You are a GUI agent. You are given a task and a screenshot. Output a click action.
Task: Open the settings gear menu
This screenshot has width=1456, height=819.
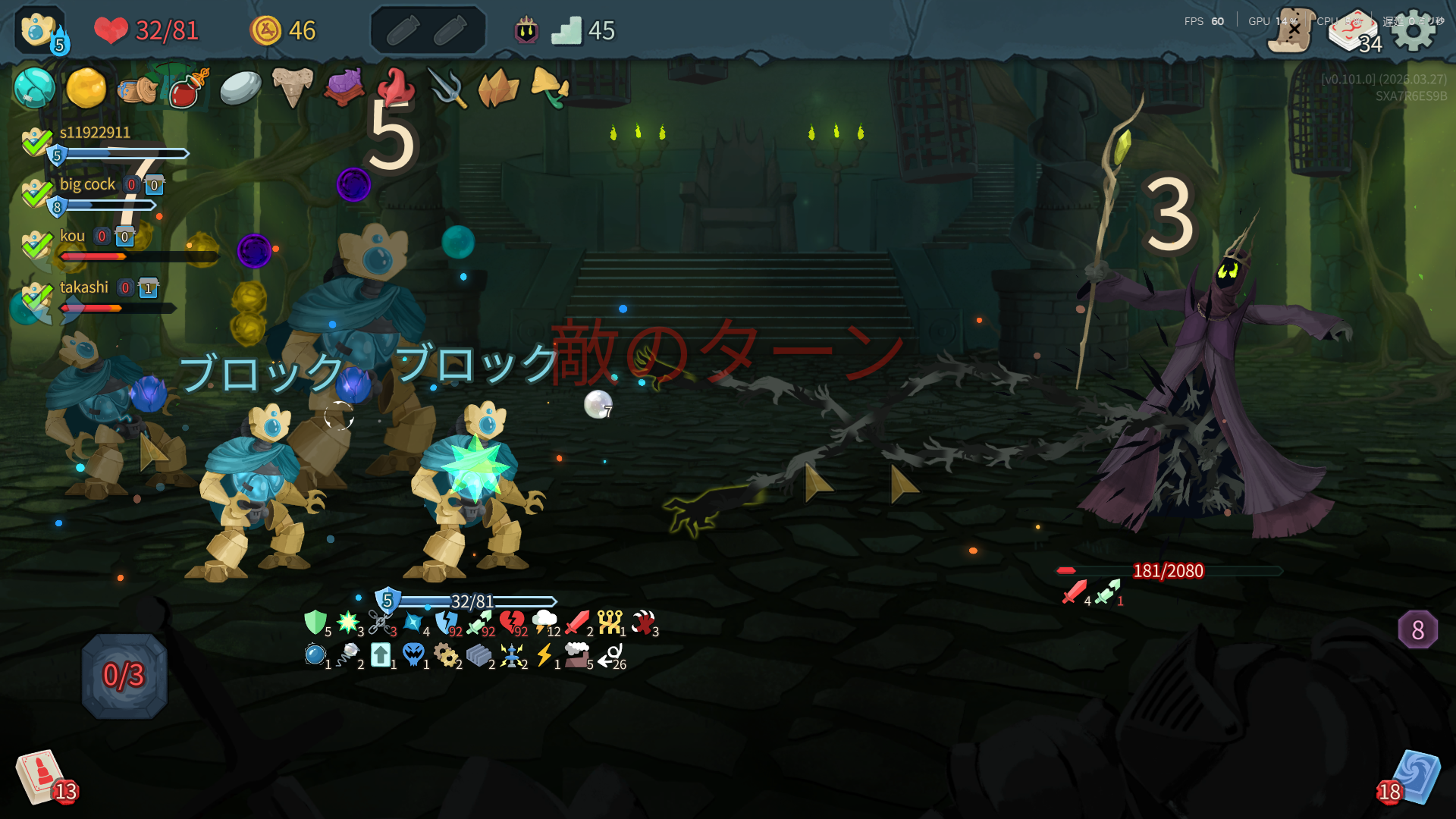pos(1414,30)
